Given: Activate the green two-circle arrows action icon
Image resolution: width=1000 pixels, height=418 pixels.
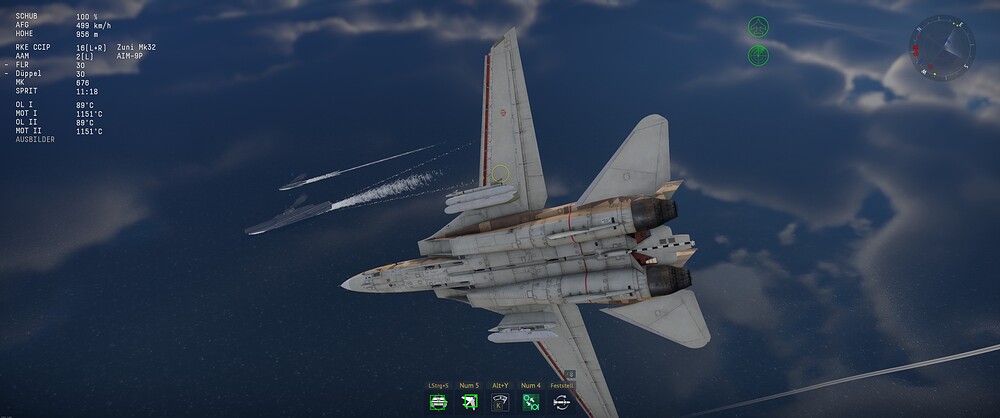Looking at the screenshot, I should pyautogui.click(x=531, y=402).
